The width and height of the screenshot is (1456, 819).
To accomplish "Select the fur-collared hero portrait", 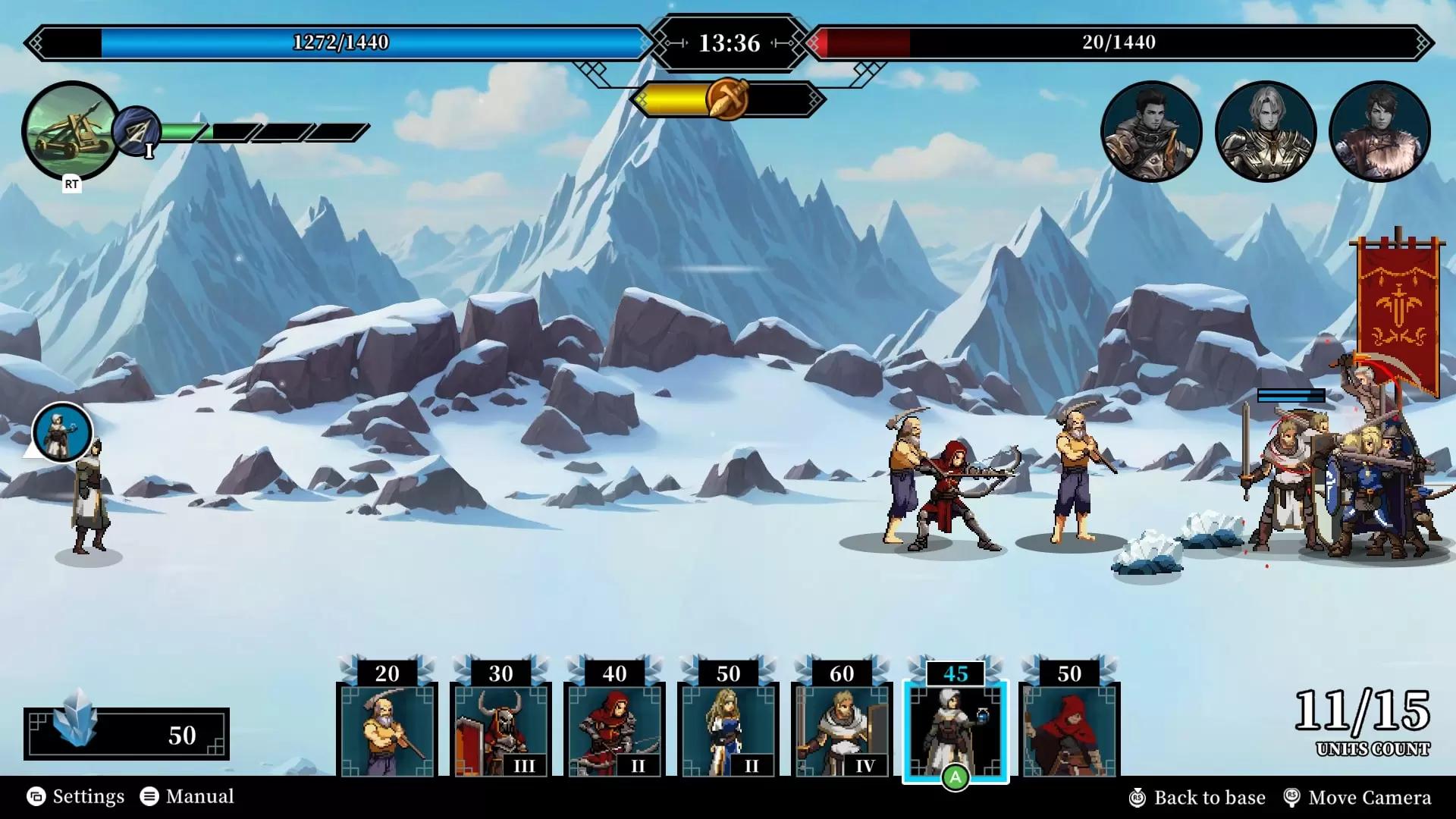I will tap(1379, 132).
